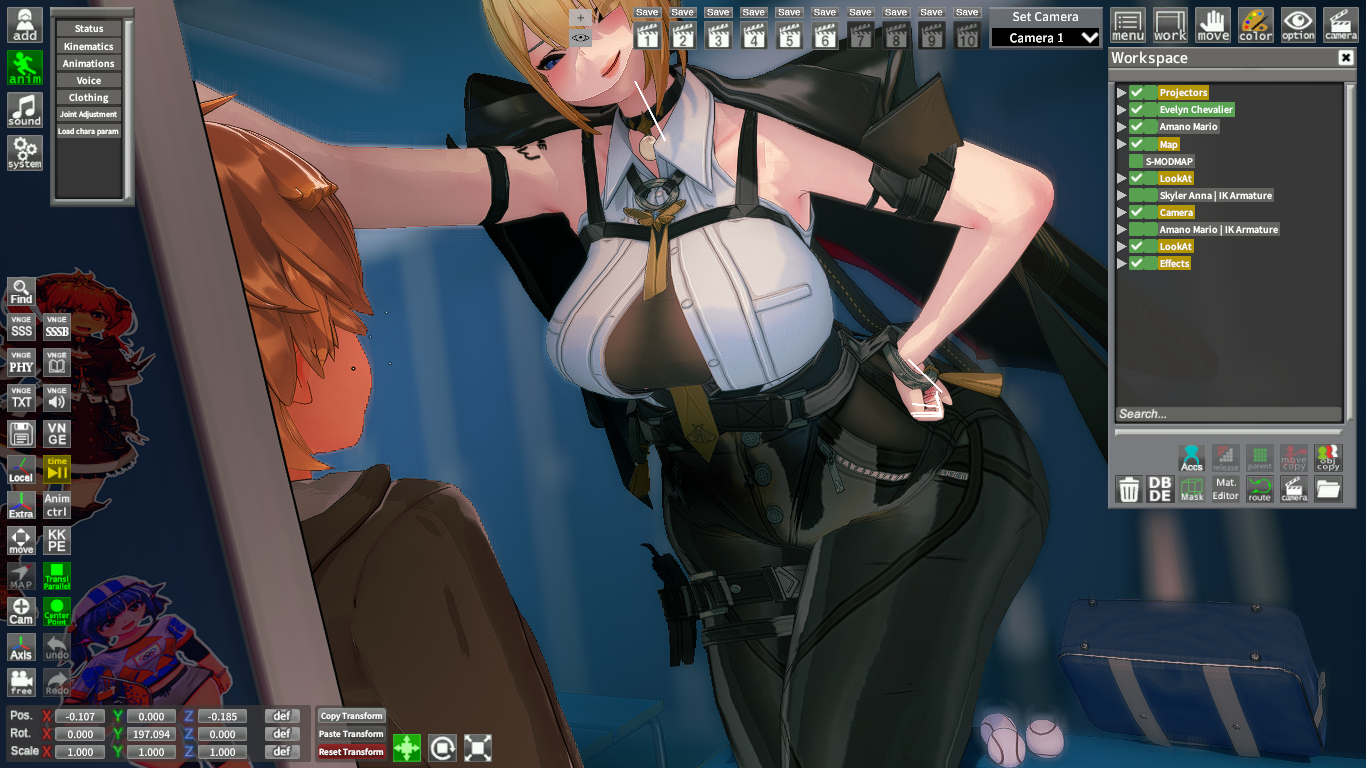Click the Find magnifier button

21,292
